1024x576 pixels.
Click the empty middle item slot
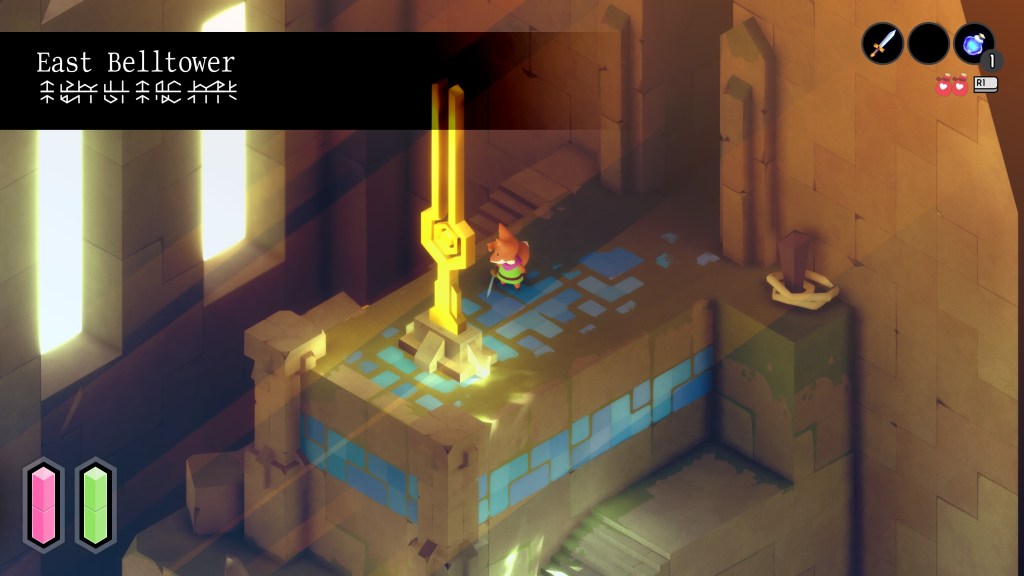928,44
